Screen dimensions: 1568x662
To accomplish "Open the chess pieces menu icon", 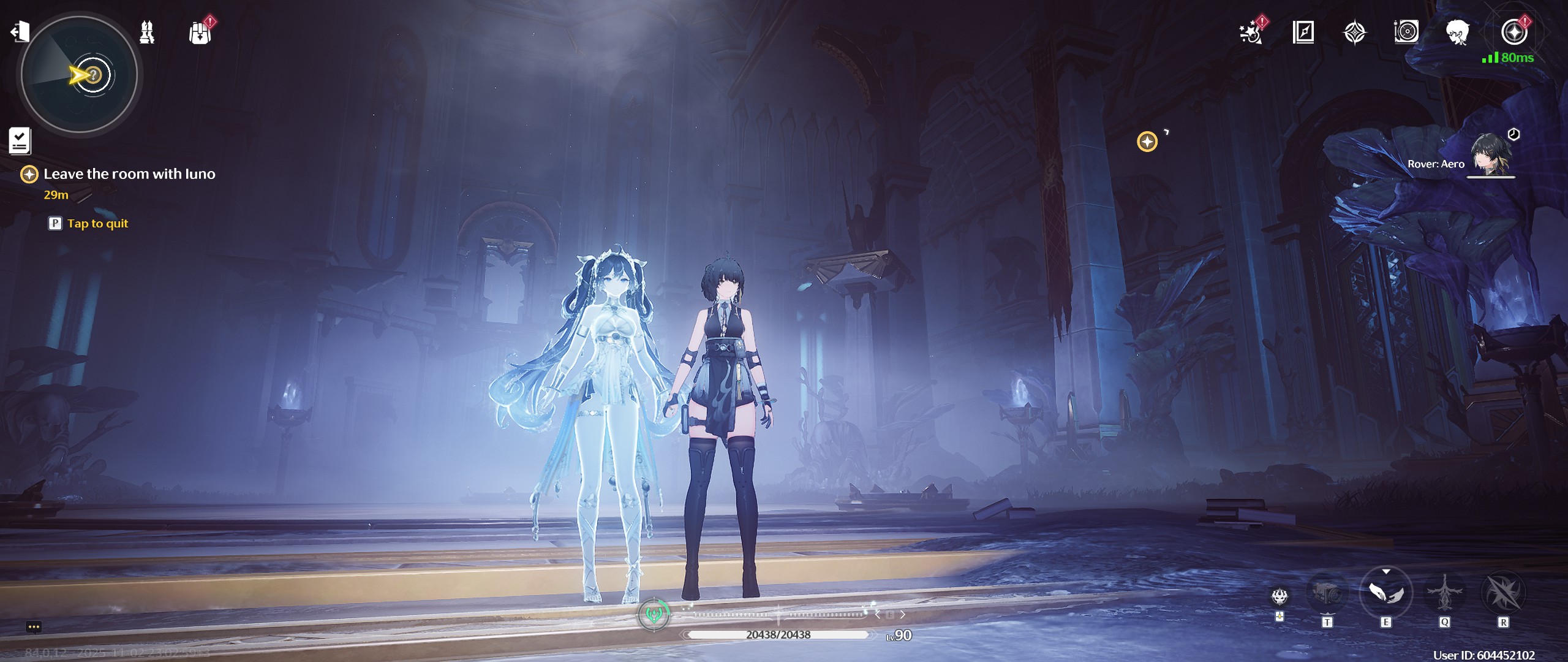I will [x=147, y=32].
